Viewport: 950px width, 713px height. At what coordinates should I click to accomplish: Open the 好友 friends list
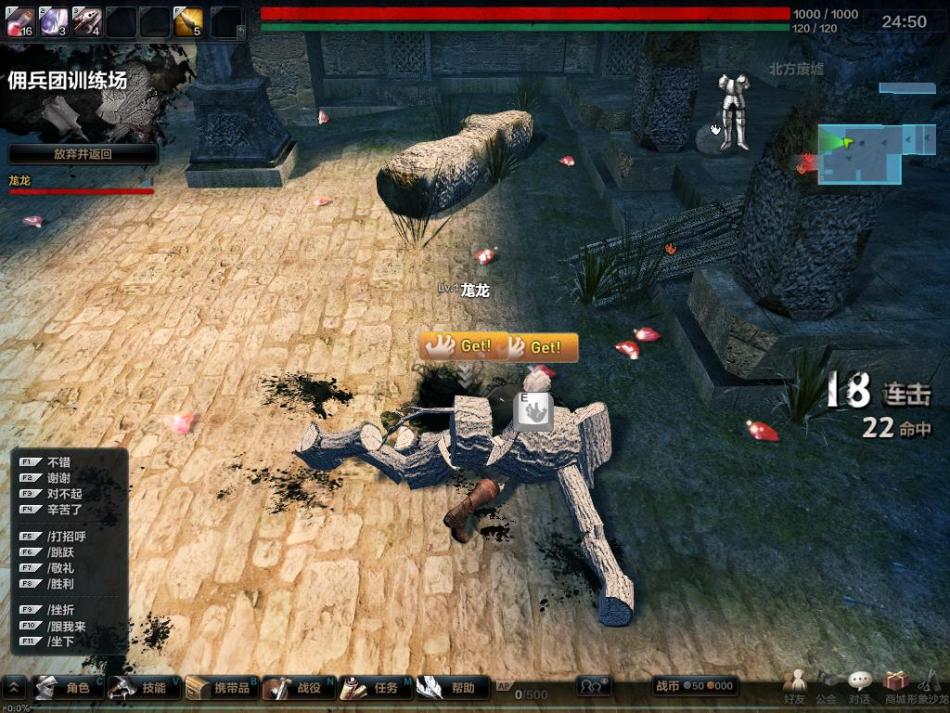pyautogui.click(x=795, y=686)
